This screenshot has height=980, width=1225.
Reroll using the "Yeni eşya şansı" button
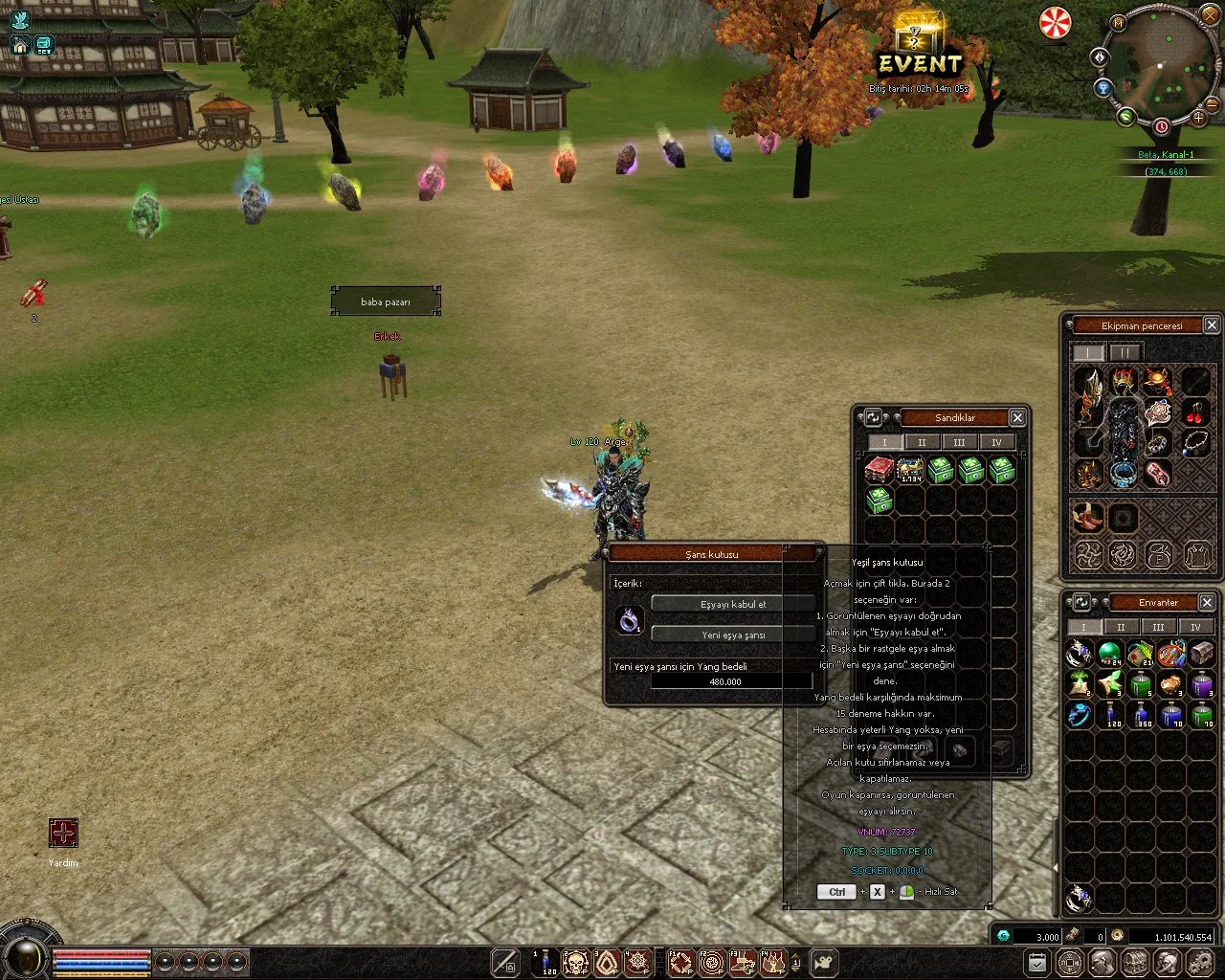732,635
